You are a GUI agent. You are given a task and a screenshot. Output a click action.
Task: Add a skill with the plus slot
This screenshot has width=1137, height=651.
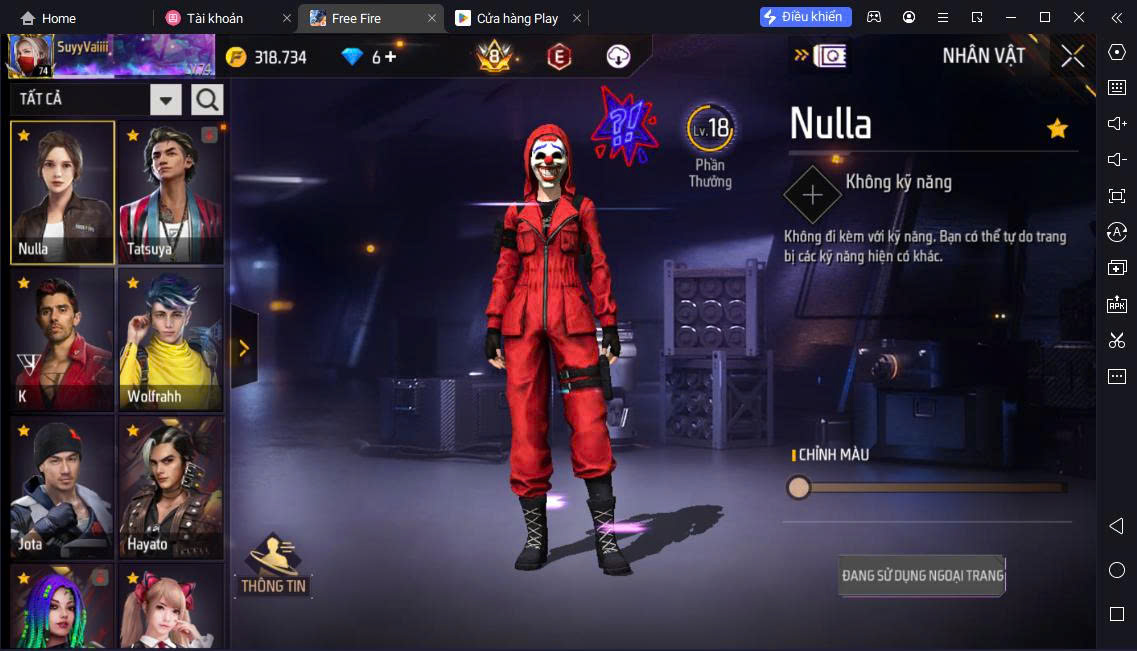(812, 194)
